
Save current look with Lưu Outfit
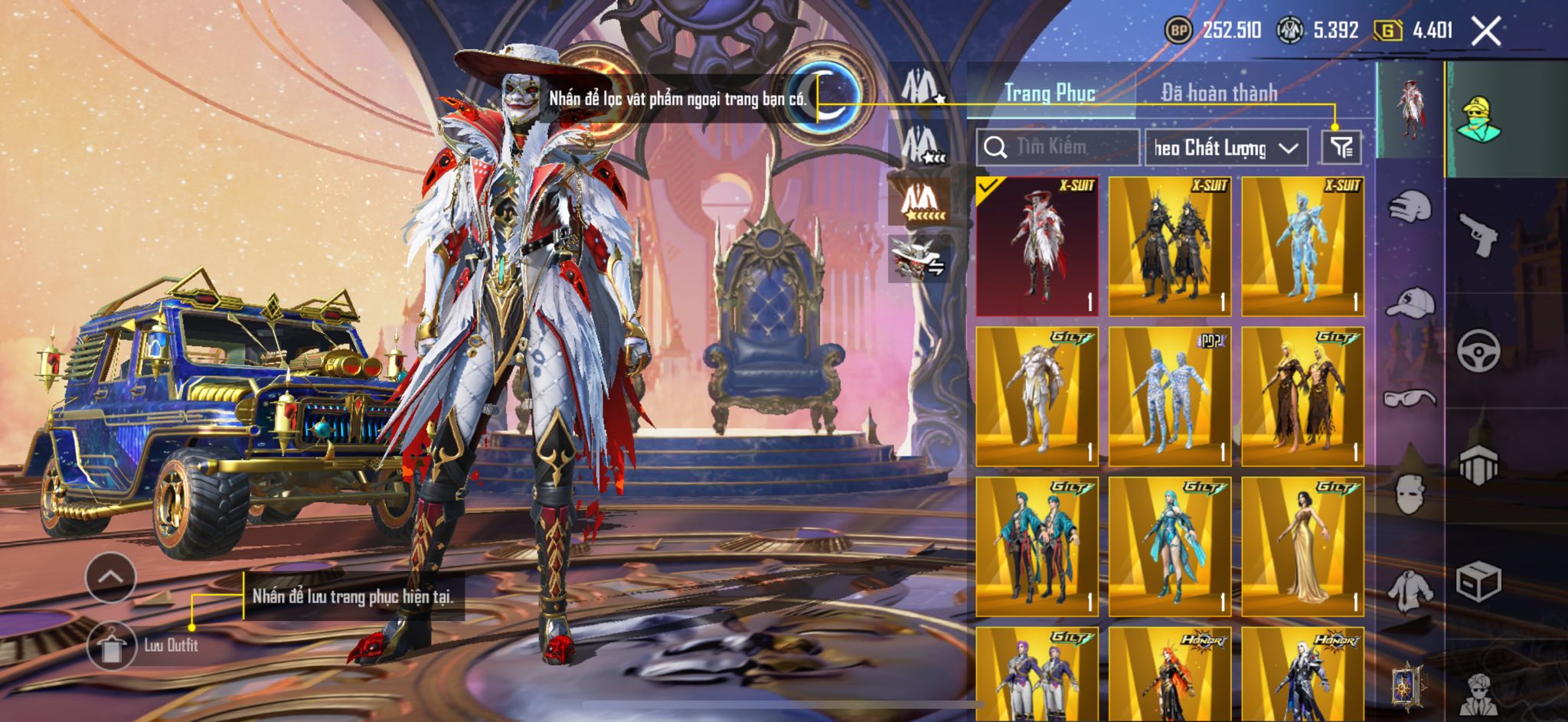click(x=113, y=645)
